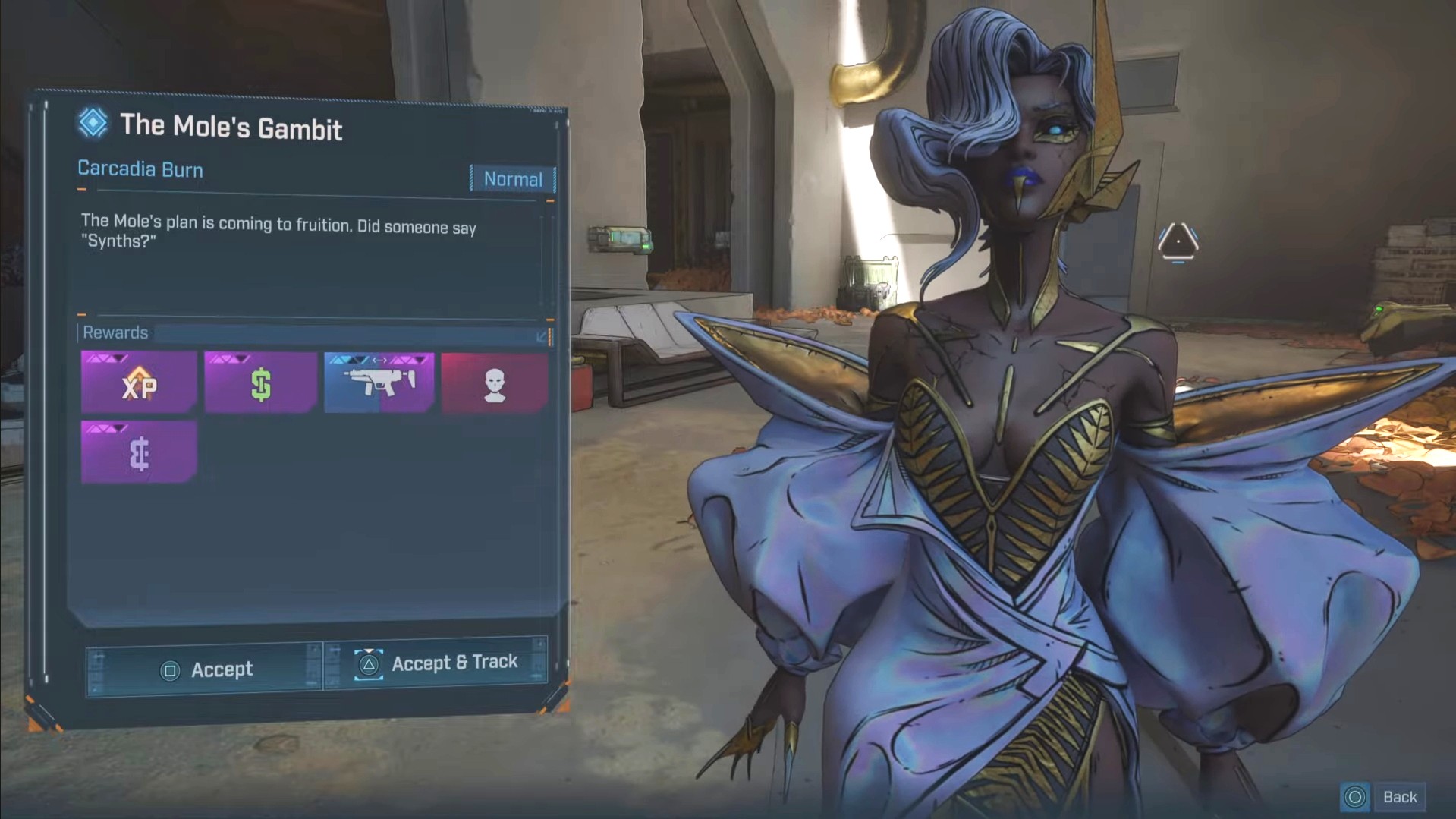
Task: Inspect the submachine gun weapon reward
Action: pyautogui.click(x=379, y=383)
